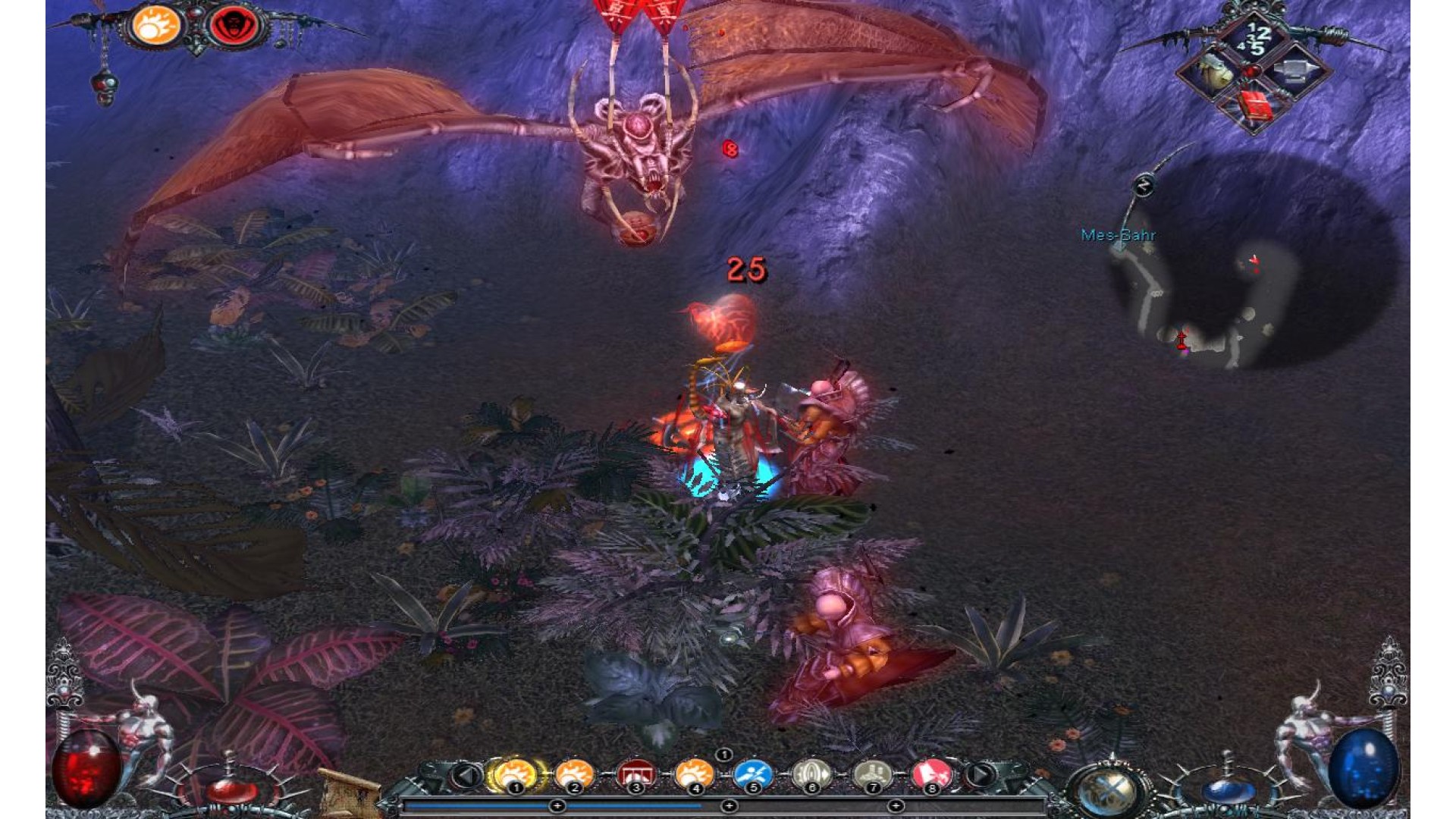Open the red book logbook
The image size is (1456, 819).
click(x=1255, y=108)
